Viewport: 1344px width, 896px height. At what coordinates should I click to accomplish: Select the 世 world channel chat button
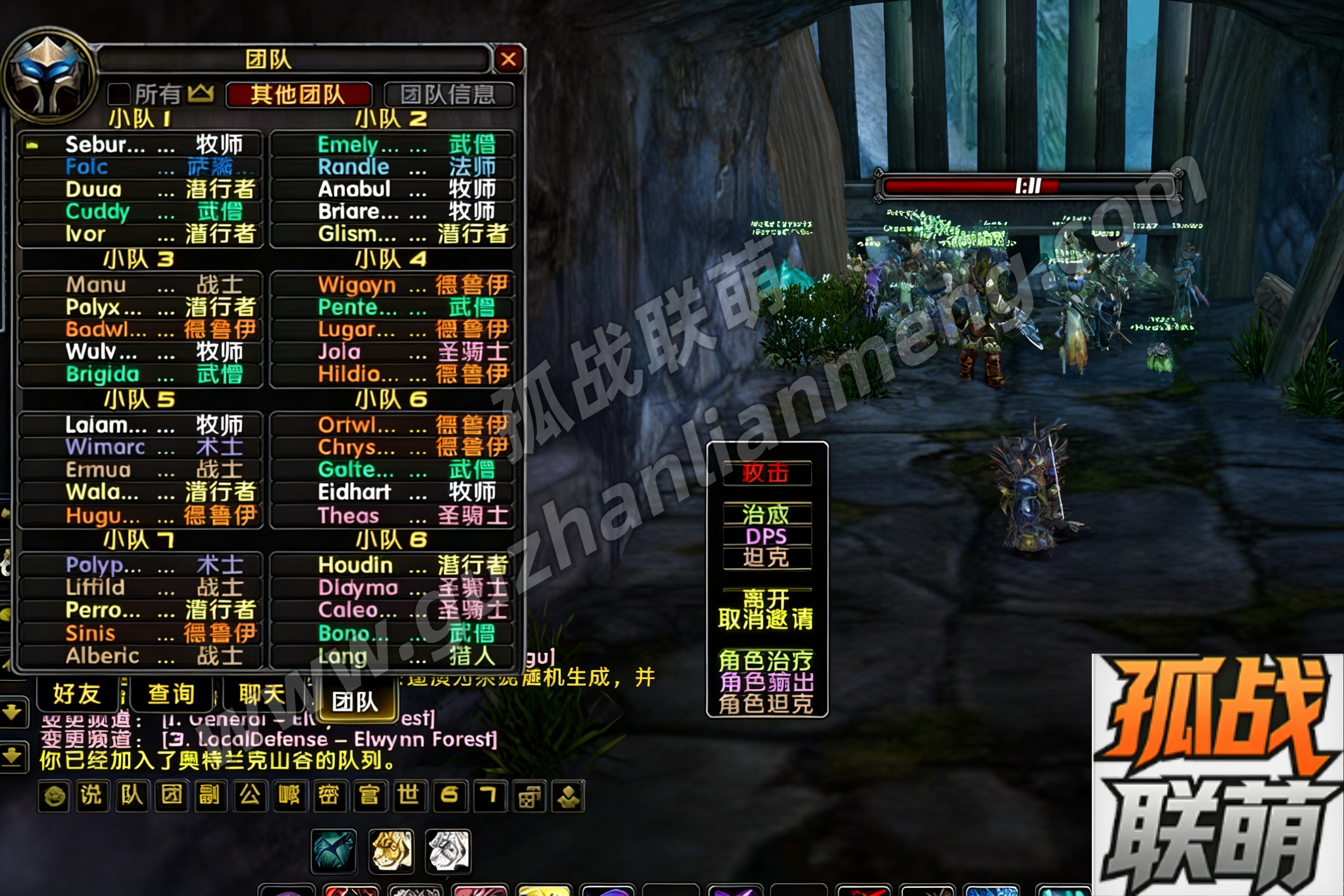pyautogui.click(x=408, y=795)
